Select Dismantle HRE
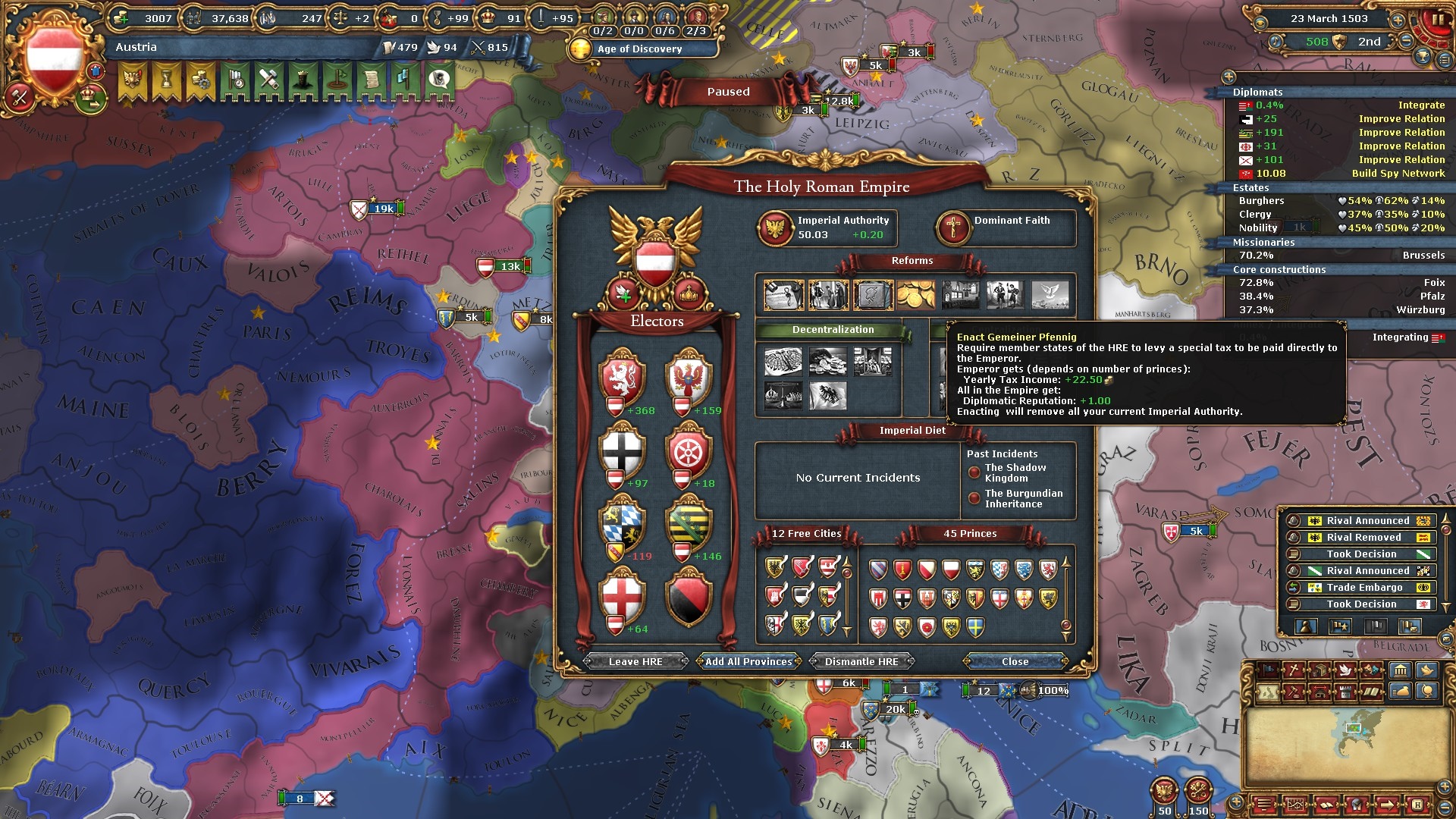1456x819 pixels. pyautogui.click(x=861, y=661)
